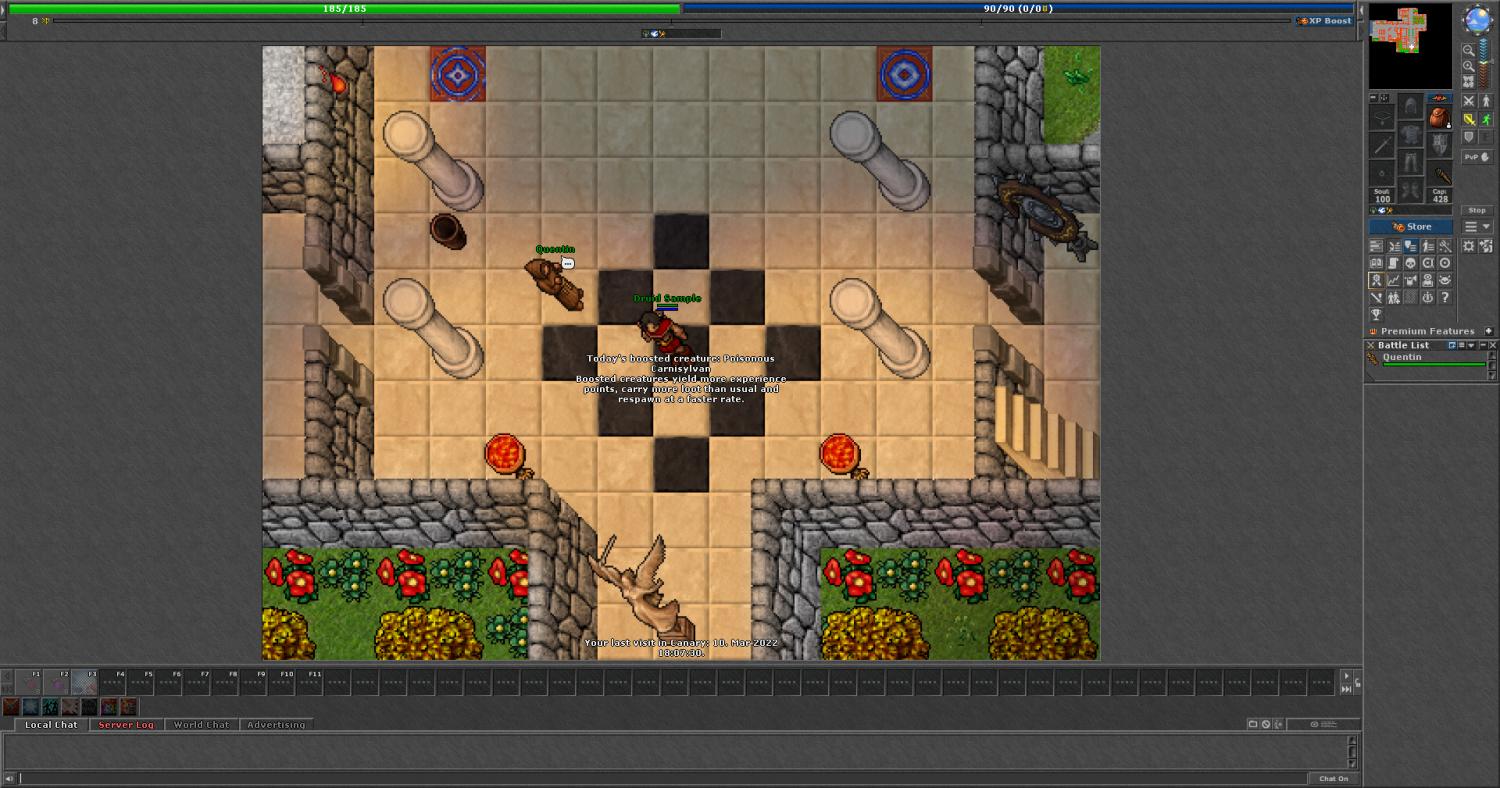Switch to the Local Chat tab
The height and width of the screenshot is (788, 1500).
coord(51,725)
